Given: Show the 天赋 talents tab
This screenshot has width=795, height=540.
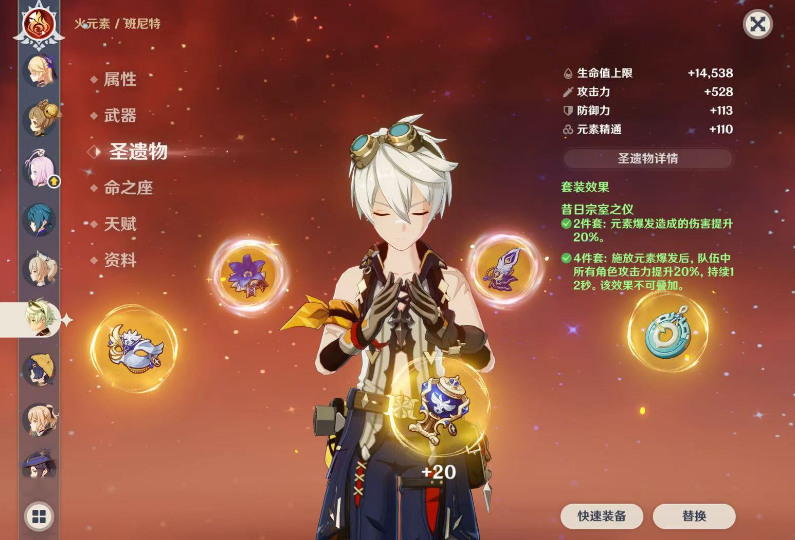Looking at the screenshot, I should [119, 224].
